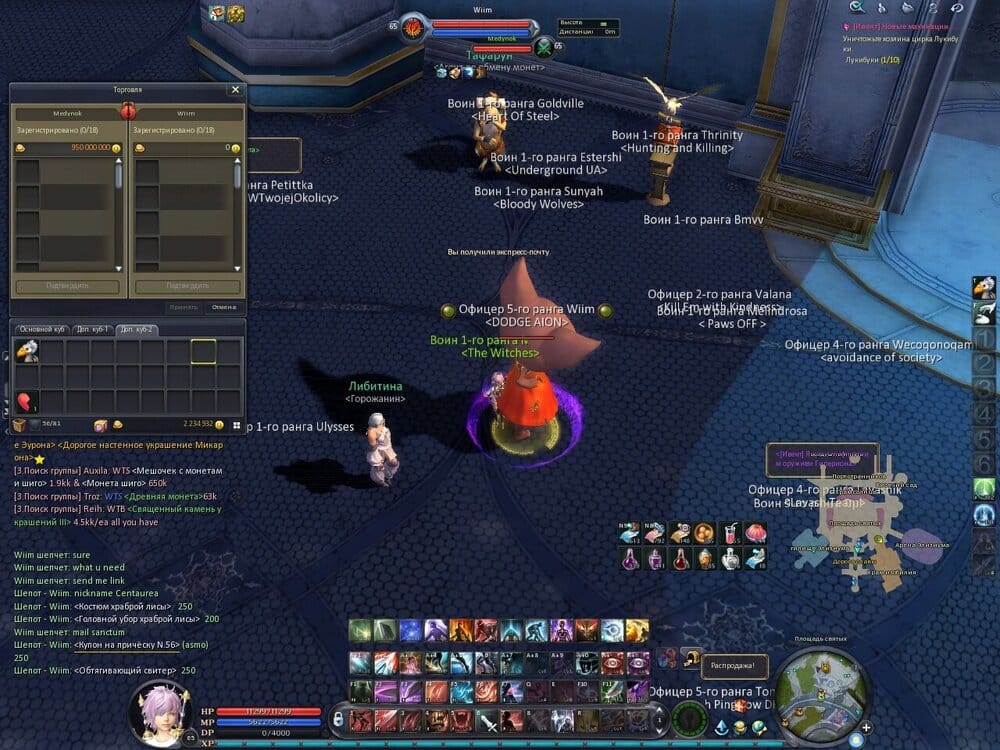Select the red heart item in inventory
The height and width of the screenshot is (750, 1000).
(27, 402)
